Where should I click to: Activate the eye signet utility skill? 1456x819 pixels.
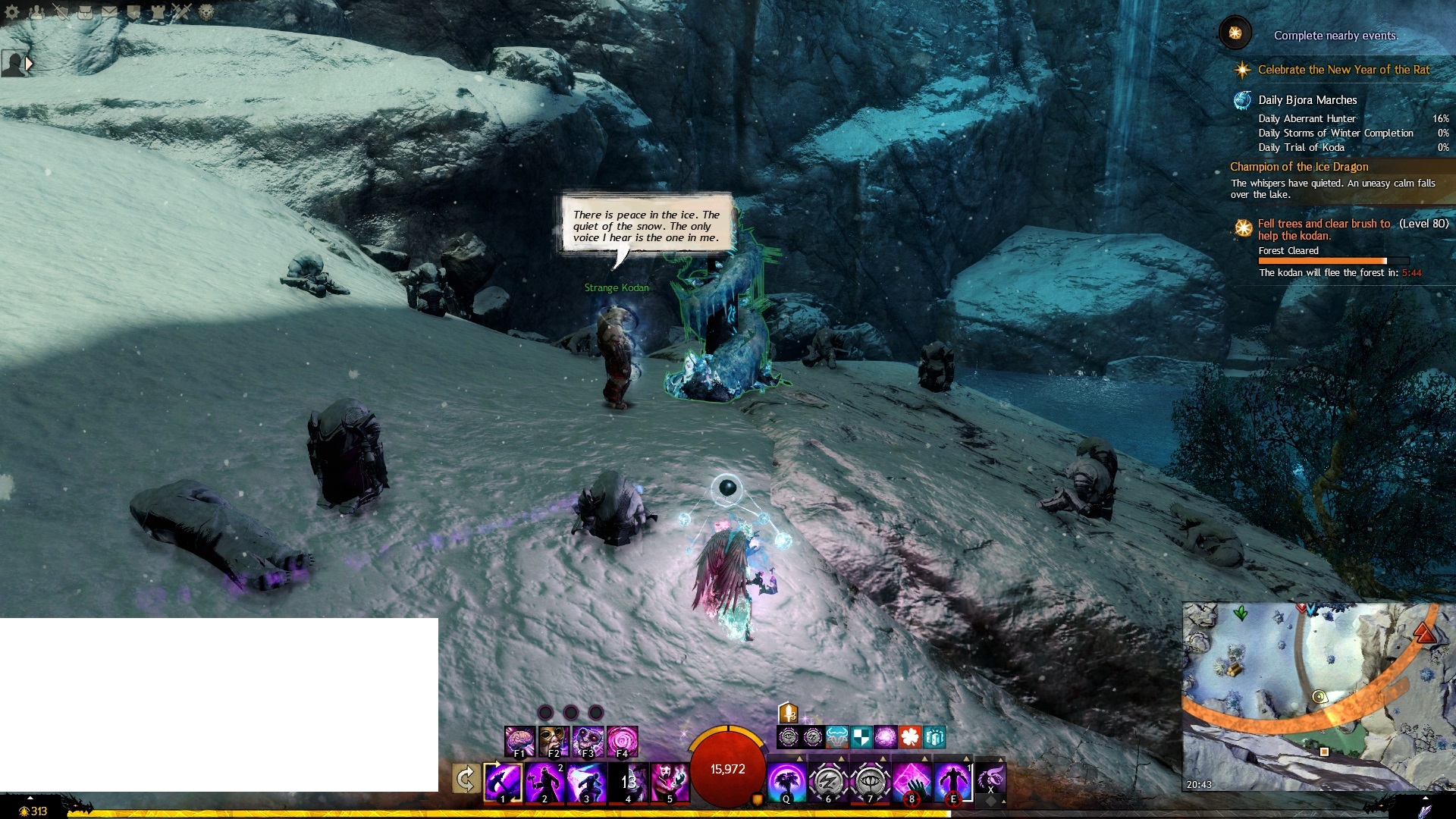(870, 781)
